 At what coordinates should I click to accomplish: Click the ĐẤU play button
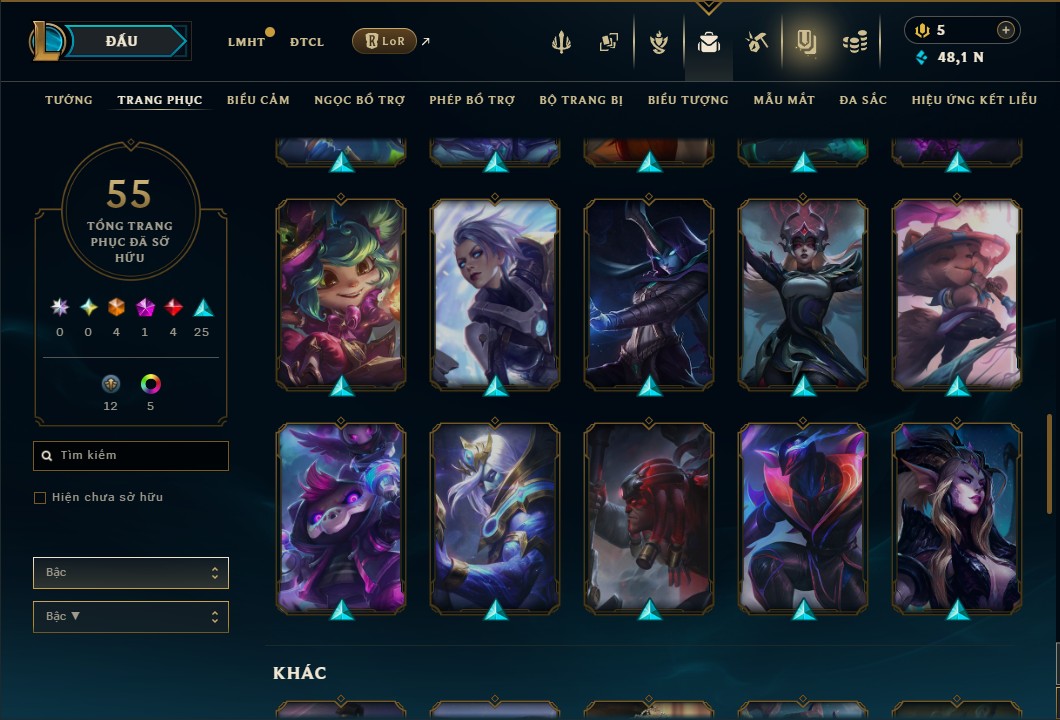pos(122,41)
